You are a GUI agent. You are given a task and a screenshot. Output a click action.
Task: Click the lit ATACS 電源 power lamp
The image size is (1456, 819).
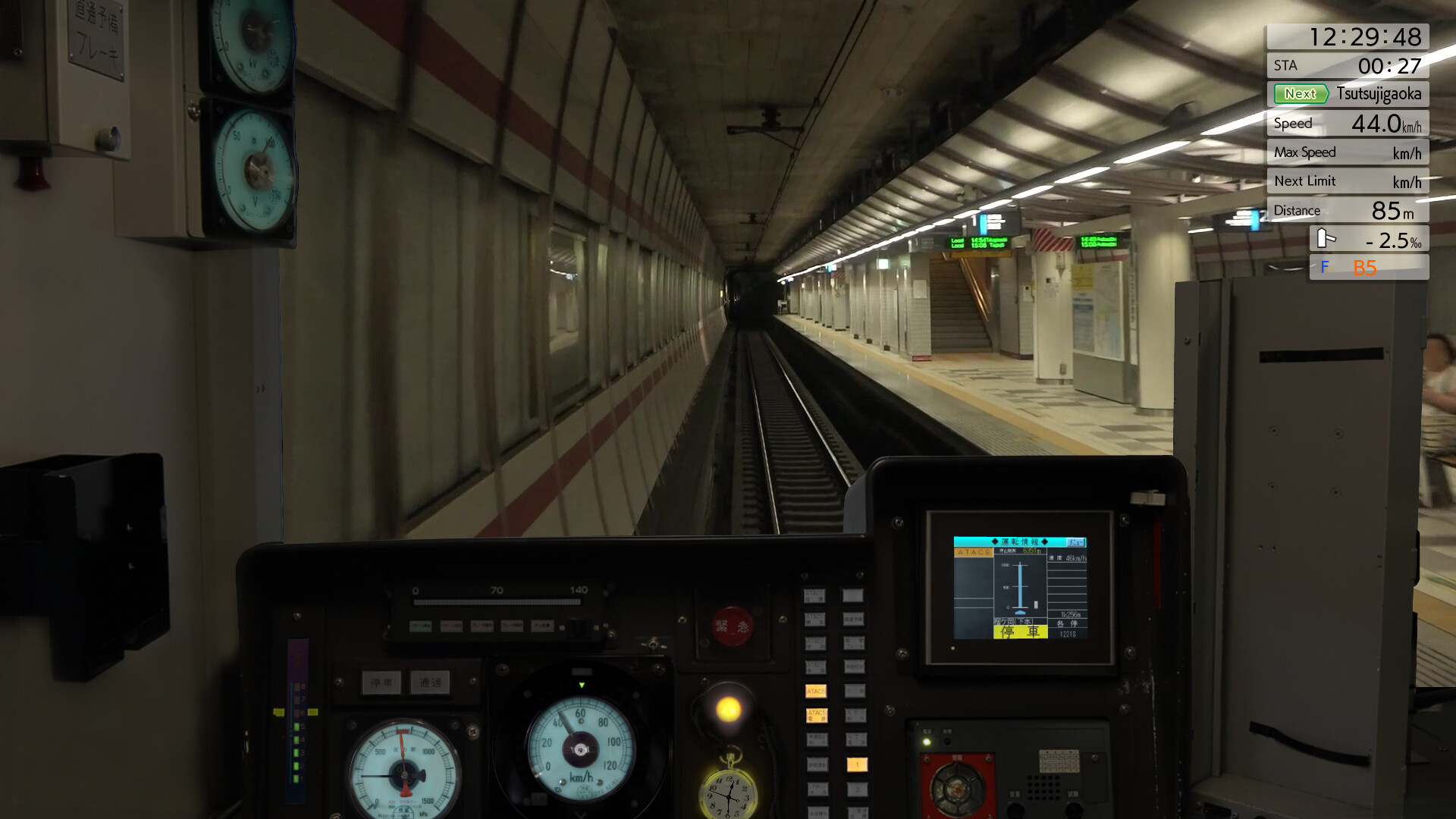pos(817,716)
